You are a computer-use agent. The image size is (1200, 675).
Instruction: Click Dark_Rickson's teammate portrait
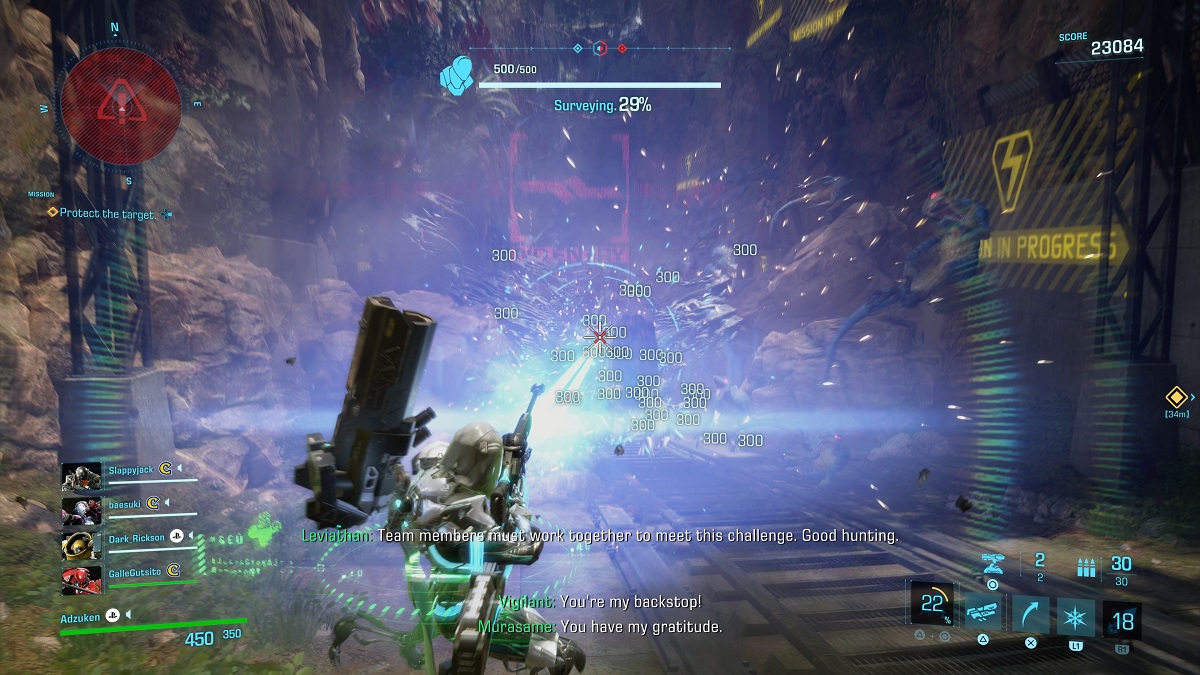point(82,545)
